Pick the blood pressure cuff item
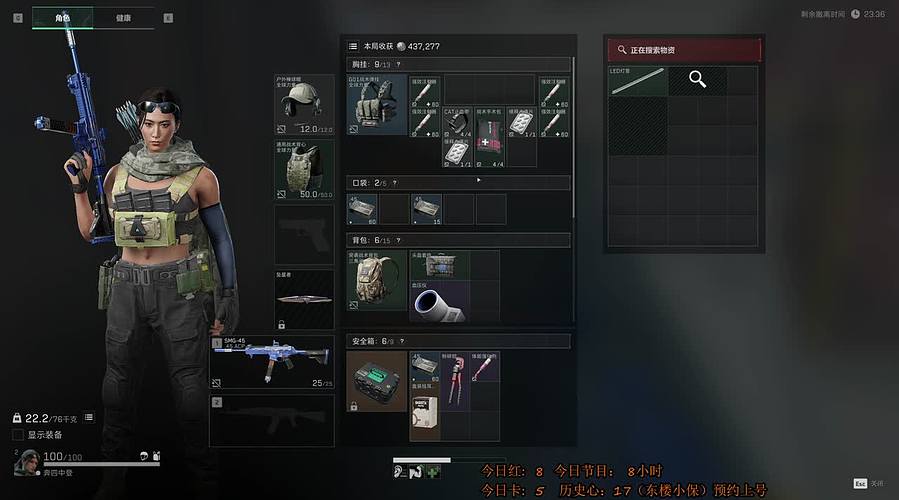Screen dimensions: 899x500 439,301
